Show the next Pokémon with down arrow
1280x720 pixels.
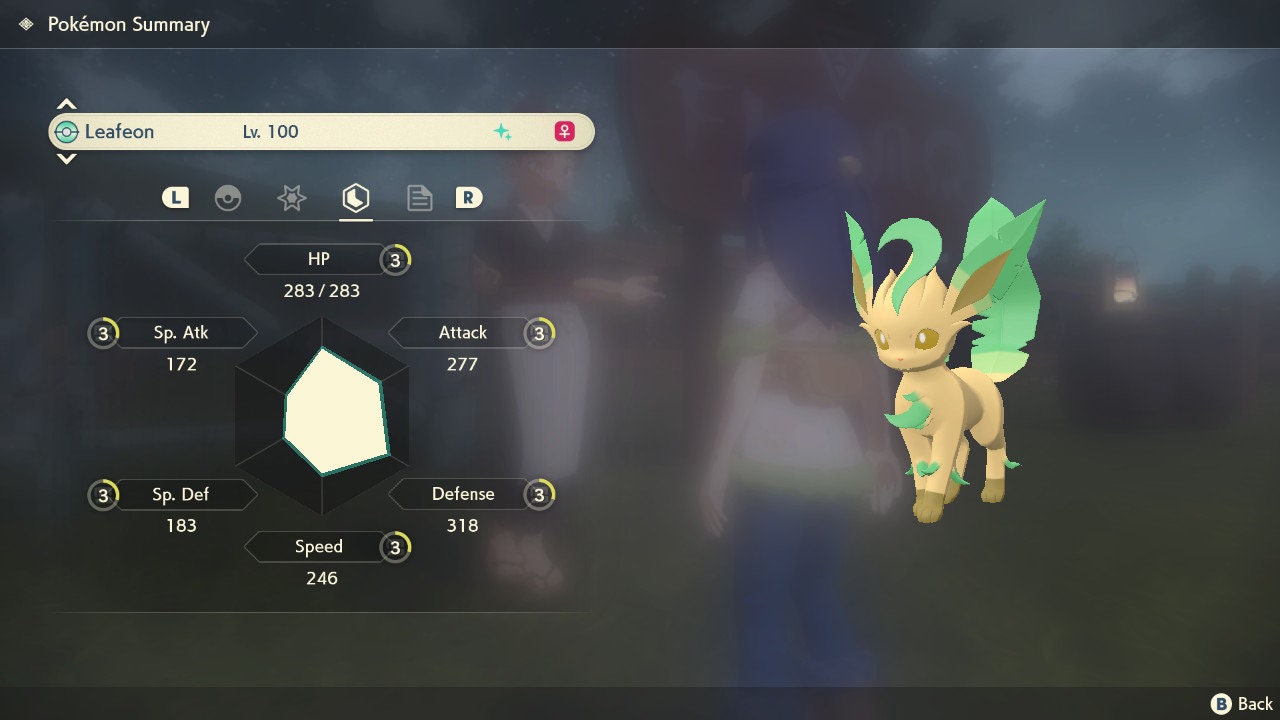click(66, 159)
